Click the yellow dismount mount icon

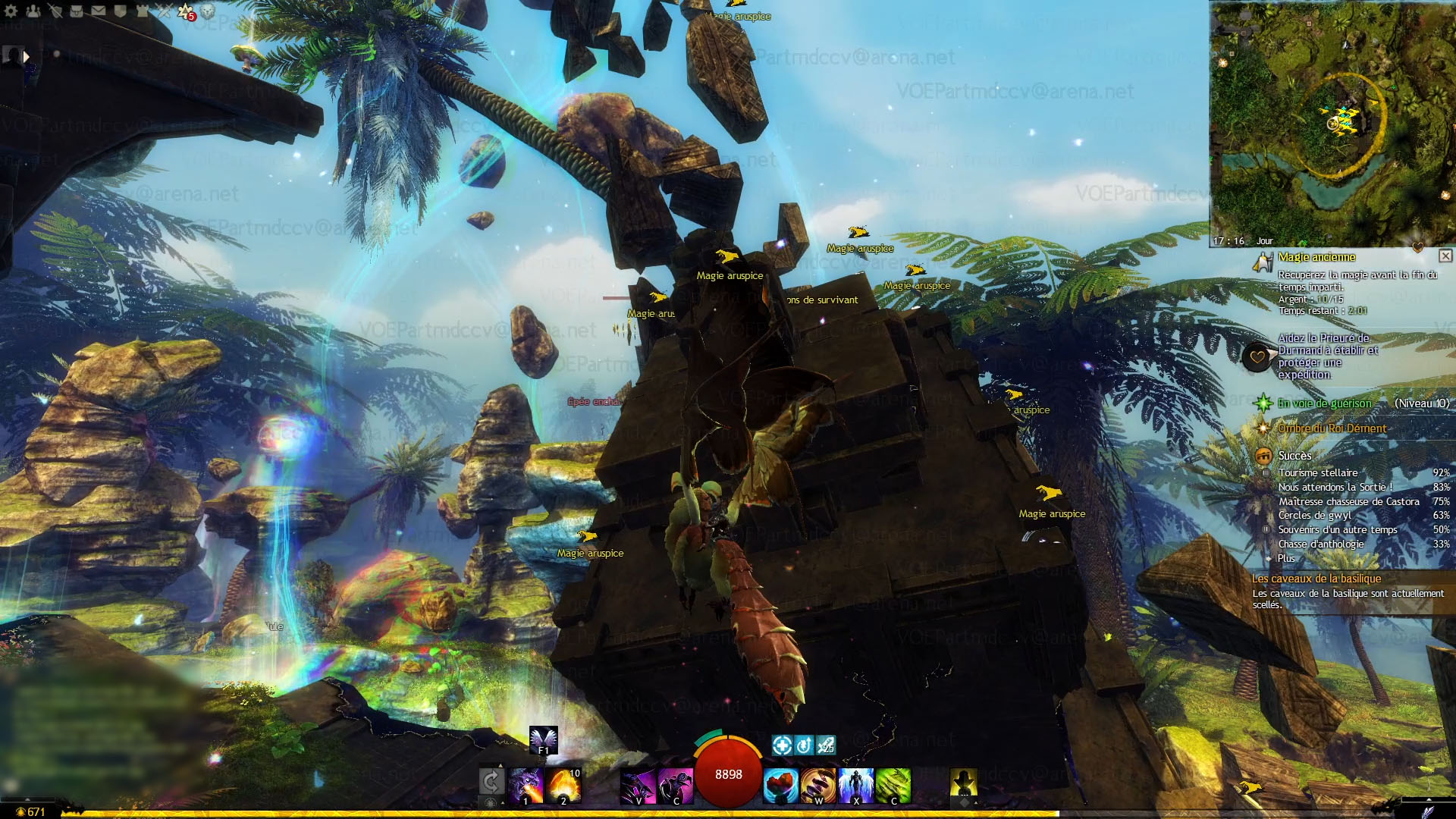pos(963,783)
